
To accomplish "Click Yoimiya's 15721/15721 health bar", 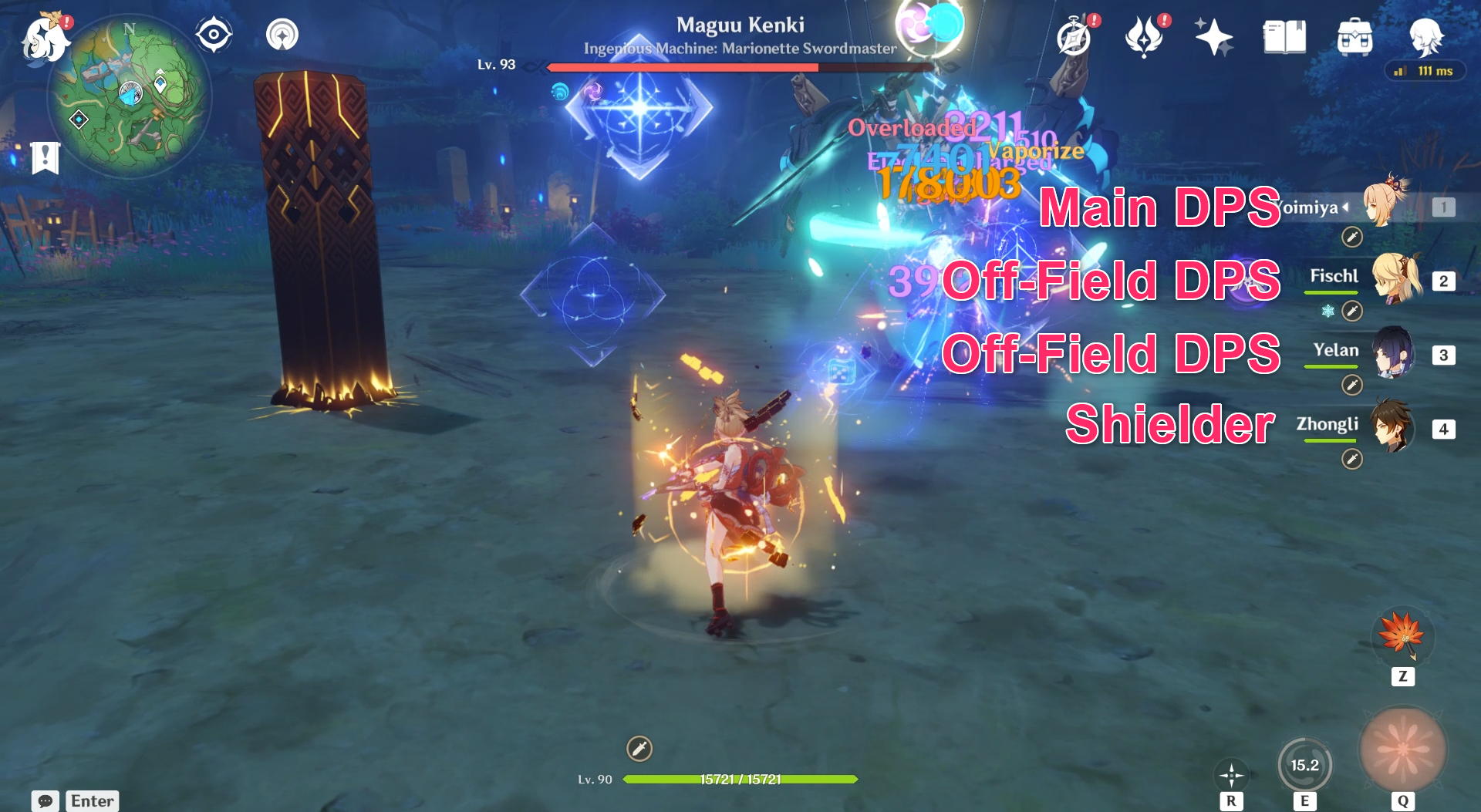I will coord(740,779).
